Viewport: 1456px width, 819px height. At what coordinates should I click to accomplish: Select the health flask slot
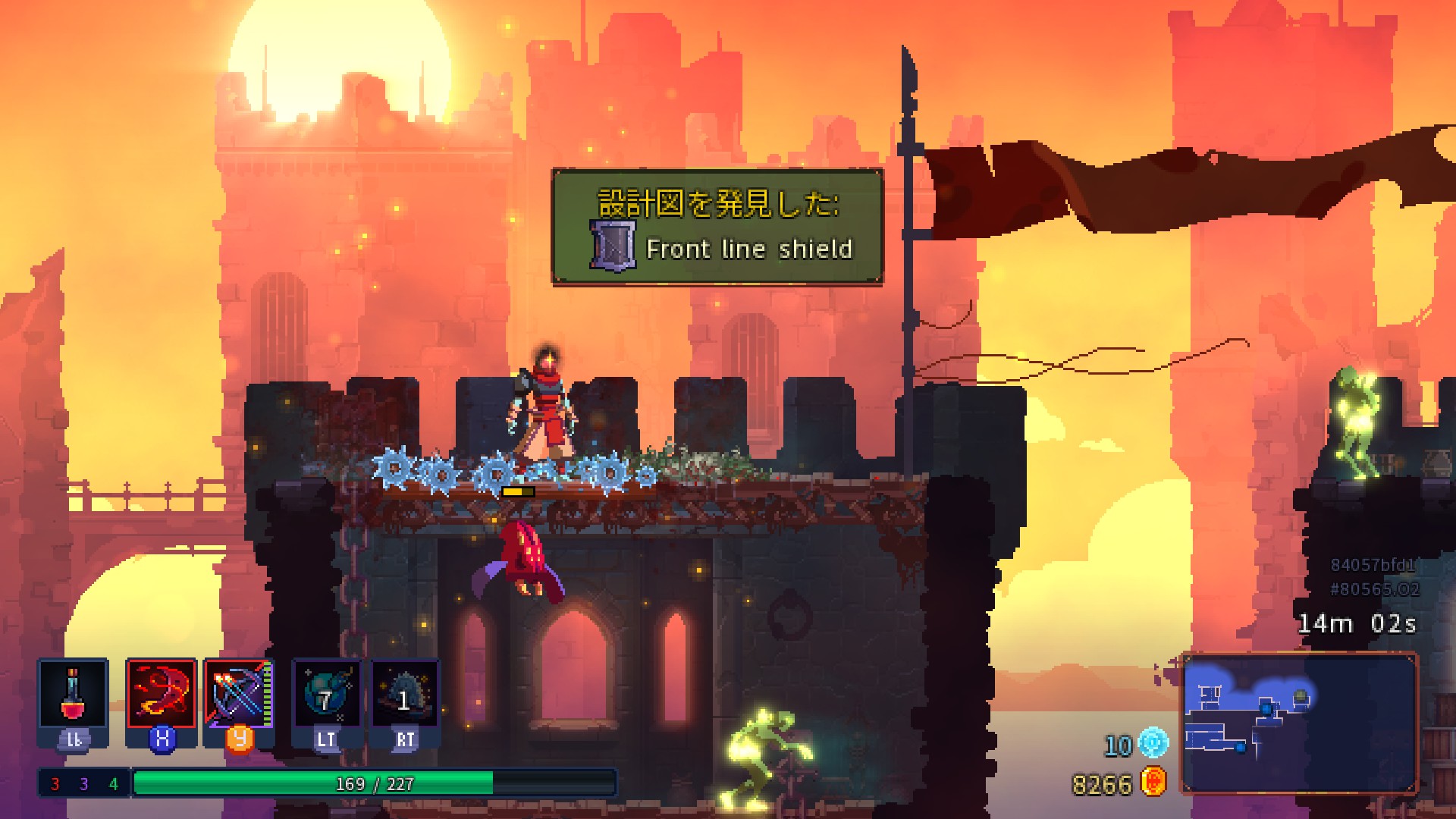(x=73, y=695)
